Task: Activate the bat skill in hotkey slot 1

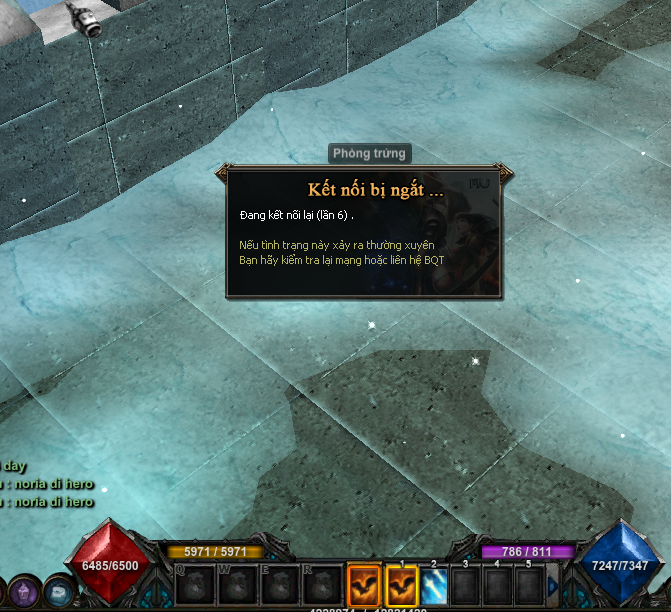Action: coord(401,583)
